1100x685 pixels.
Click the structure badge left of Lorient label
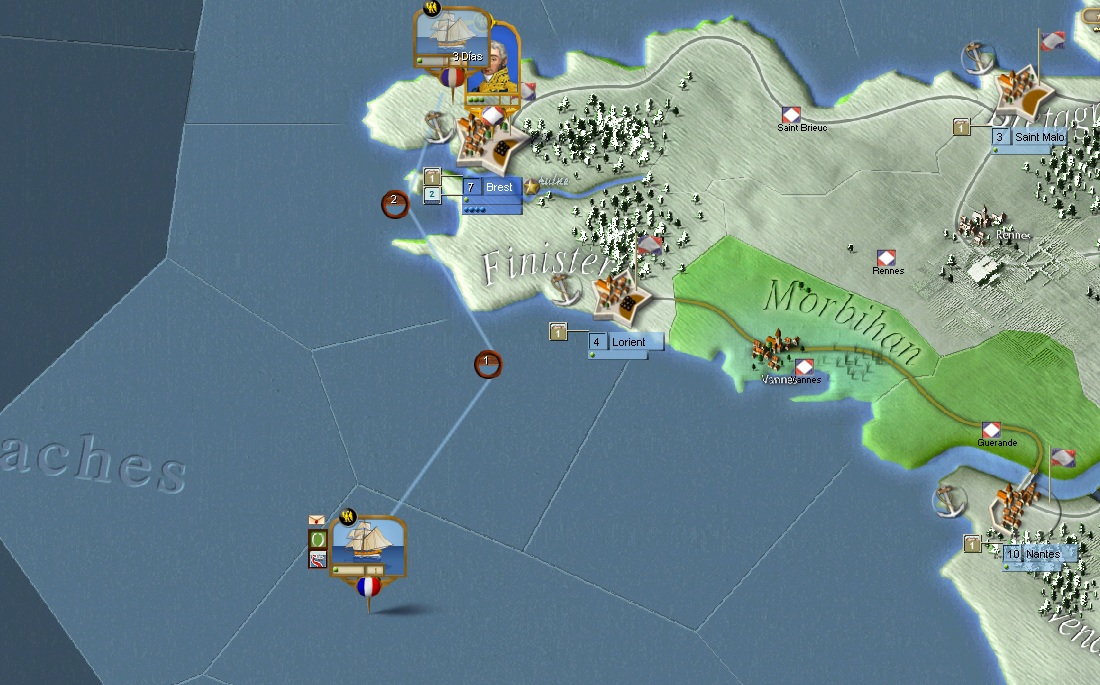(559, 332)
